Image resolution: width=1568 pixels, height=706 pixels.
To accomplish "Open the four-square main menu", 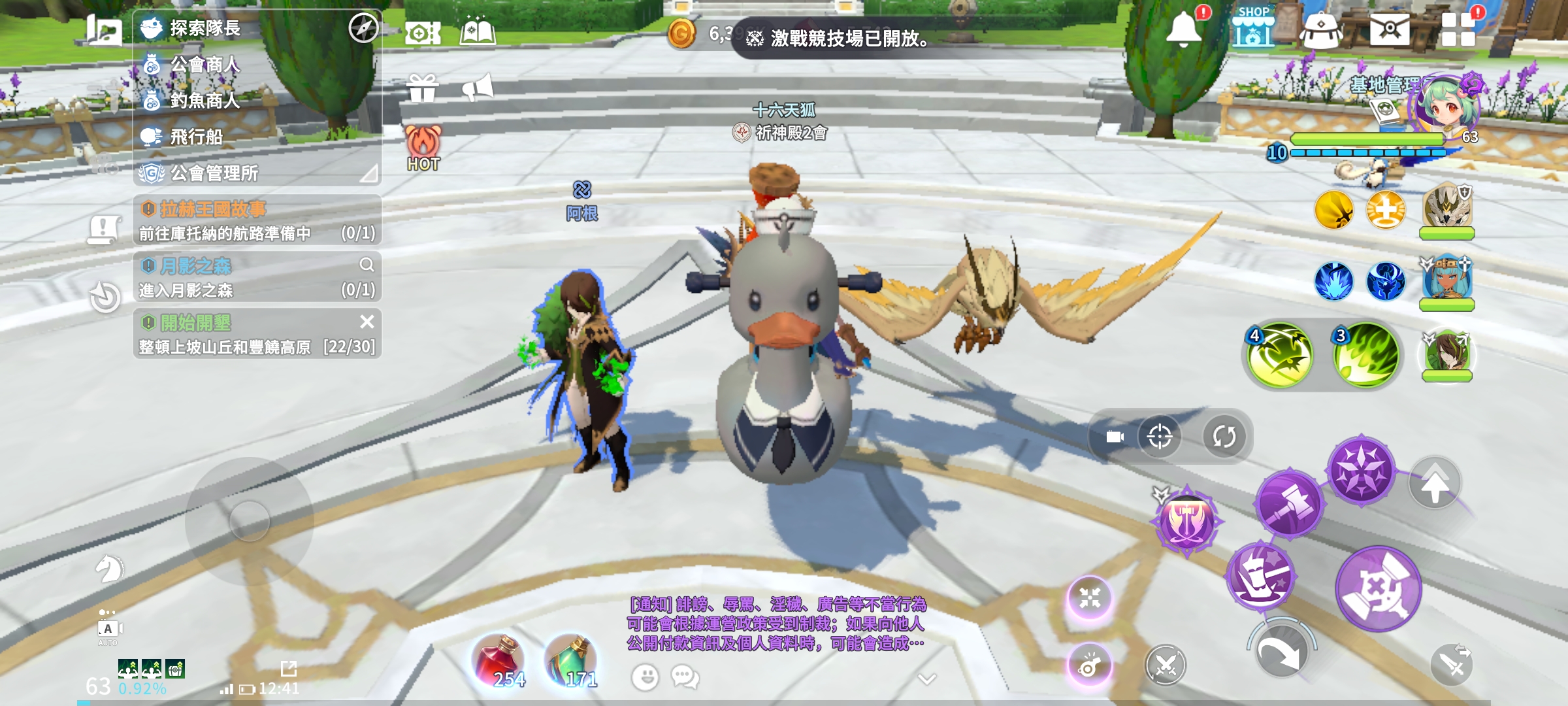I will tap(1458, 29).
